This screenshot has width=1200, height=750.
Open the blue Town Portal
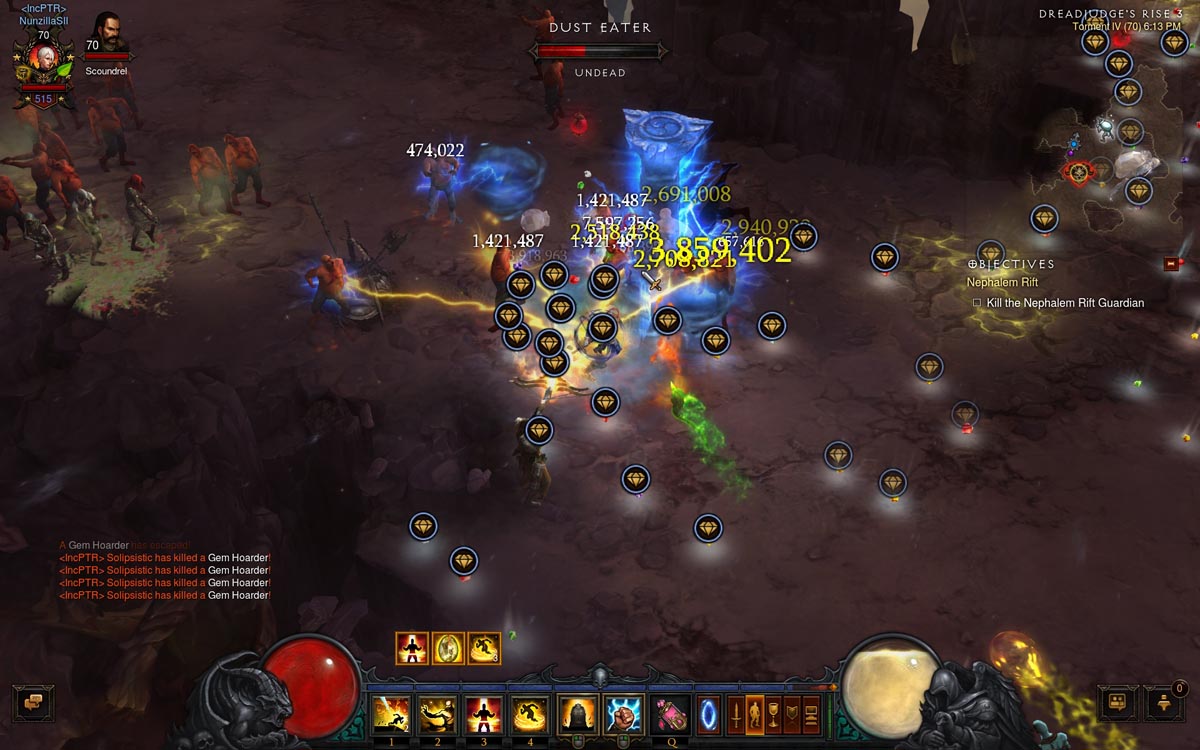point(708,715)
